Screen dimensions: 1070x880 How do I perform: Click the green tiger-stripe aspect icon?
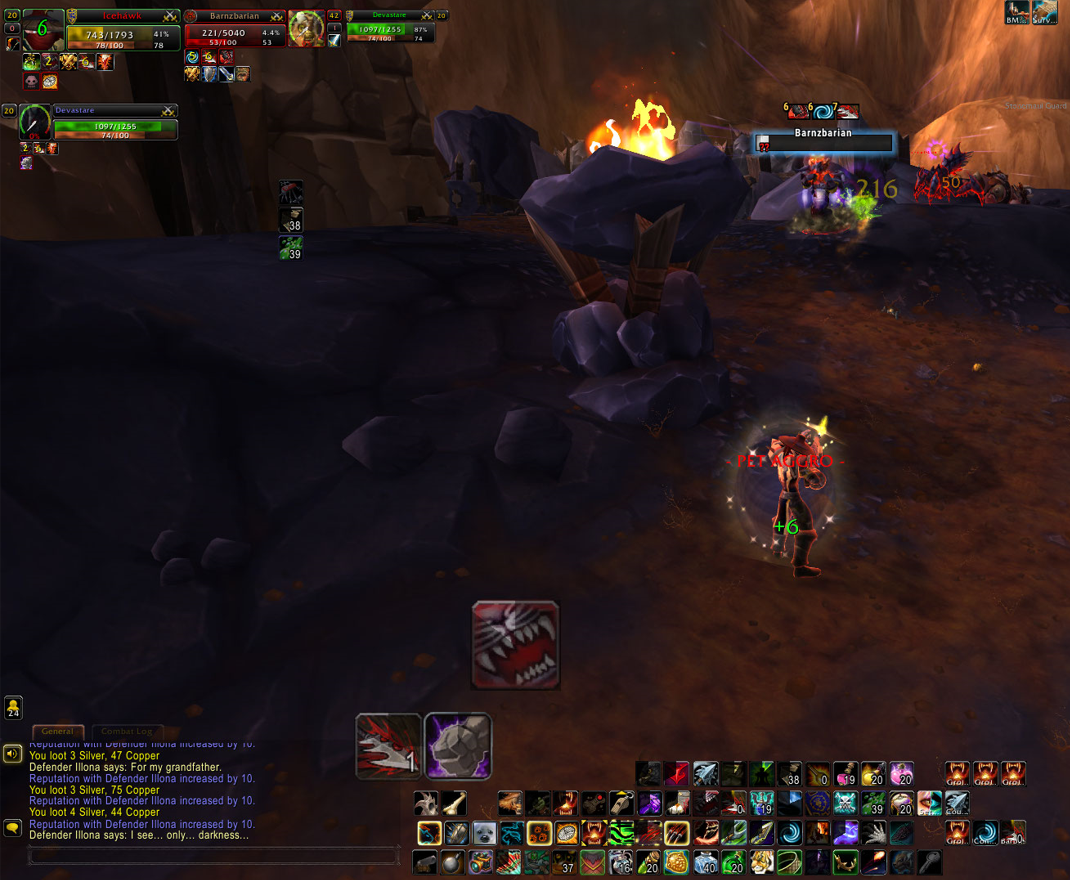(621, 832)
